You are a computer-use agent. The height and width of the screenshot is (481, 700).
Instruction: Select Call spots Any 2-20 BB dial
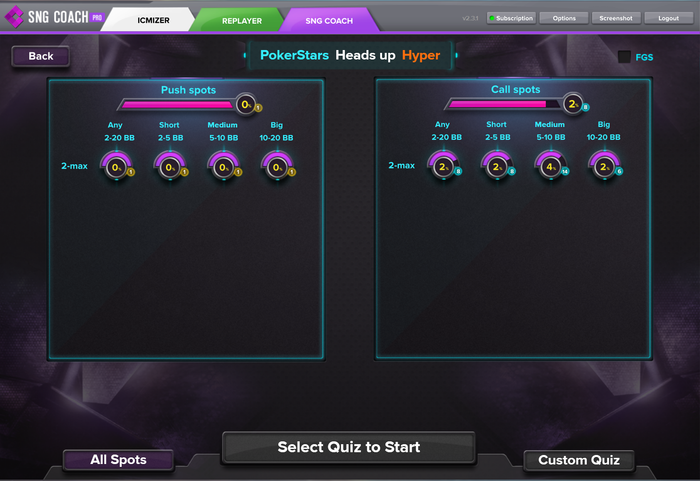point(442,166)
